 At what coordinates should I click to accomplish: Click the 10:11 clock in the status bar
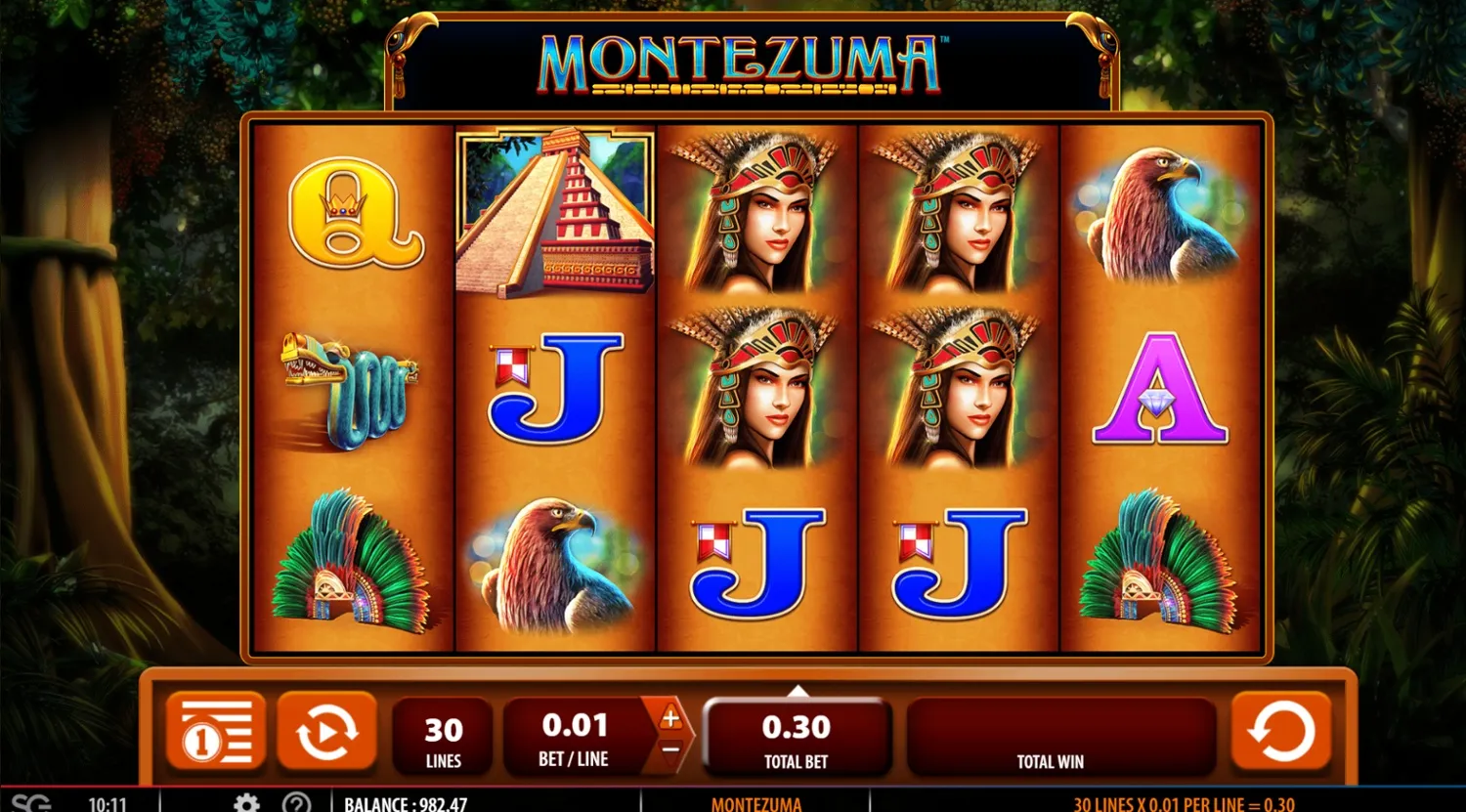tap(108, 803)
